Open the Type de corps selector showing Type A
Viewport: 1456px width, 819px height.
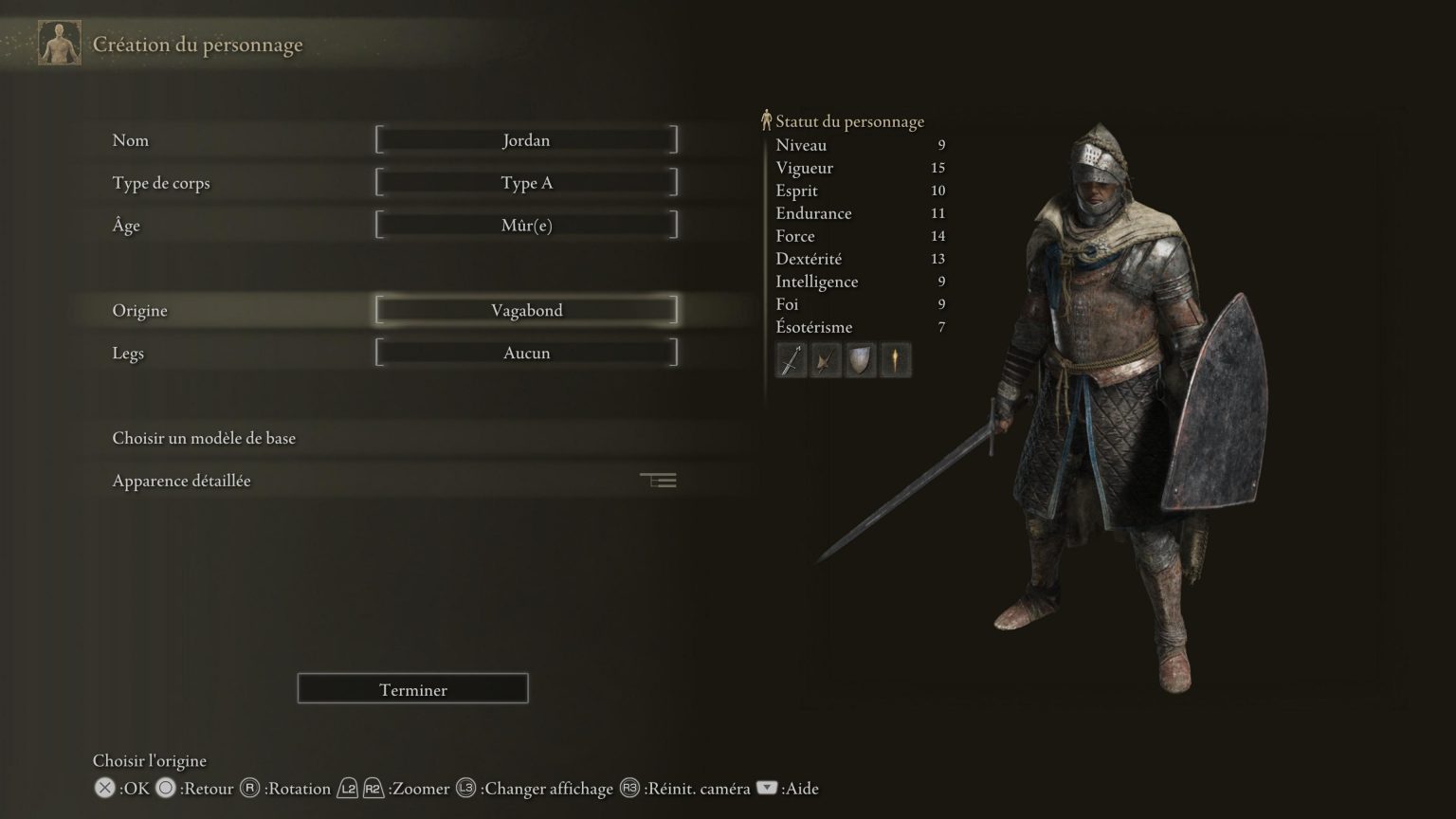point(527,183)
